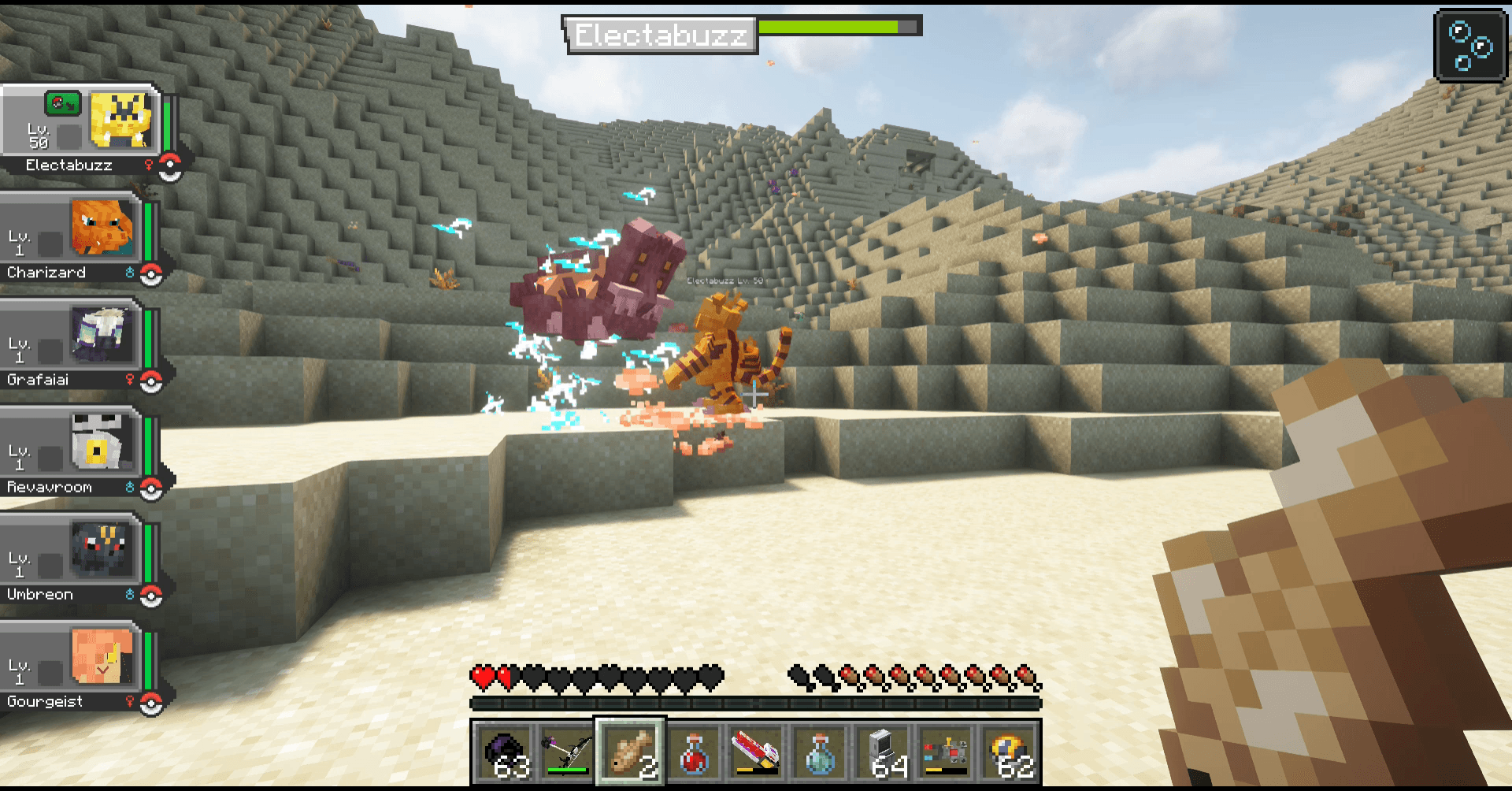Screen dimensions: 1512x791
Task: Click the male gender symbol on Umbreon
Action: 130,595
